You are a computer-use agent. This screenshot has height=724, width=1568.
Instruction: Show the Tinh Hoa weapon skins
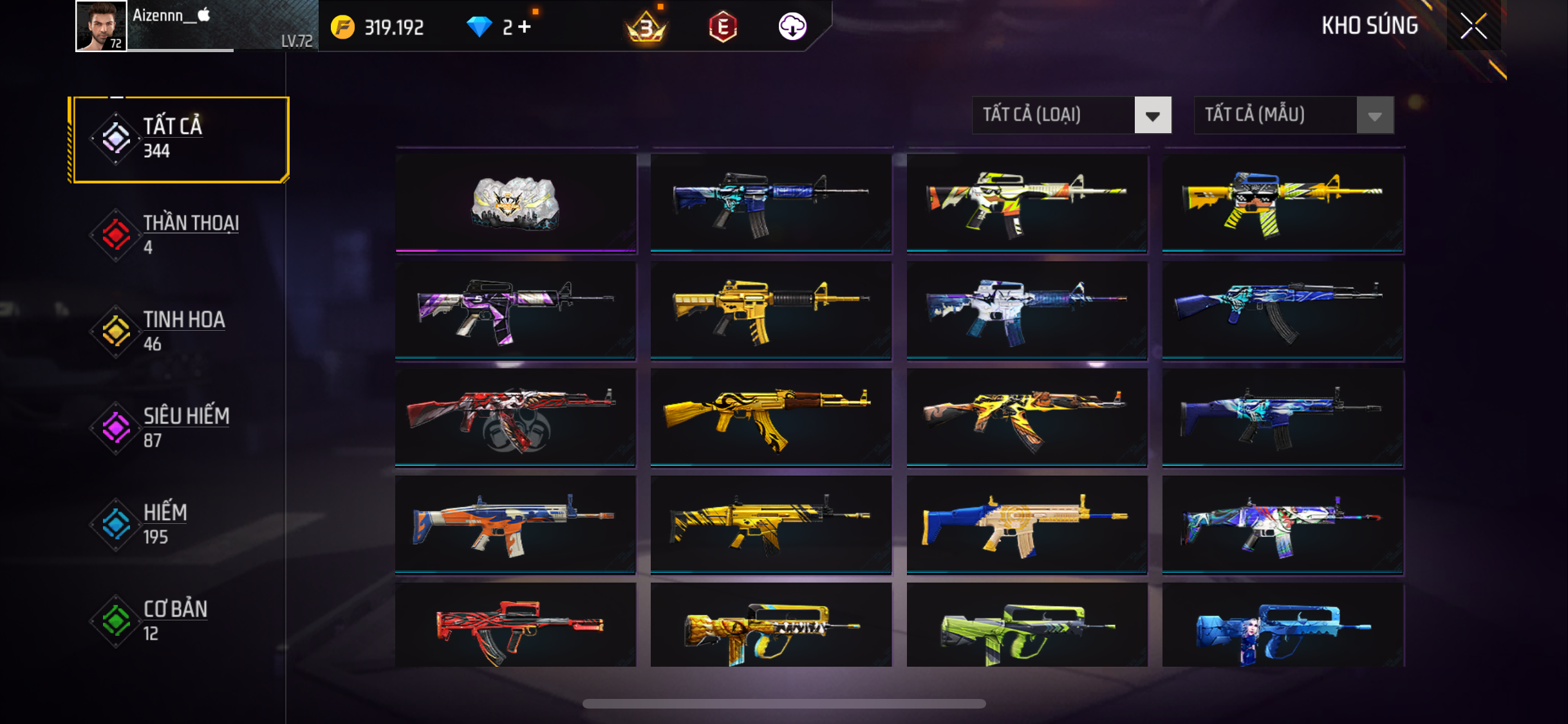(181, 331)
